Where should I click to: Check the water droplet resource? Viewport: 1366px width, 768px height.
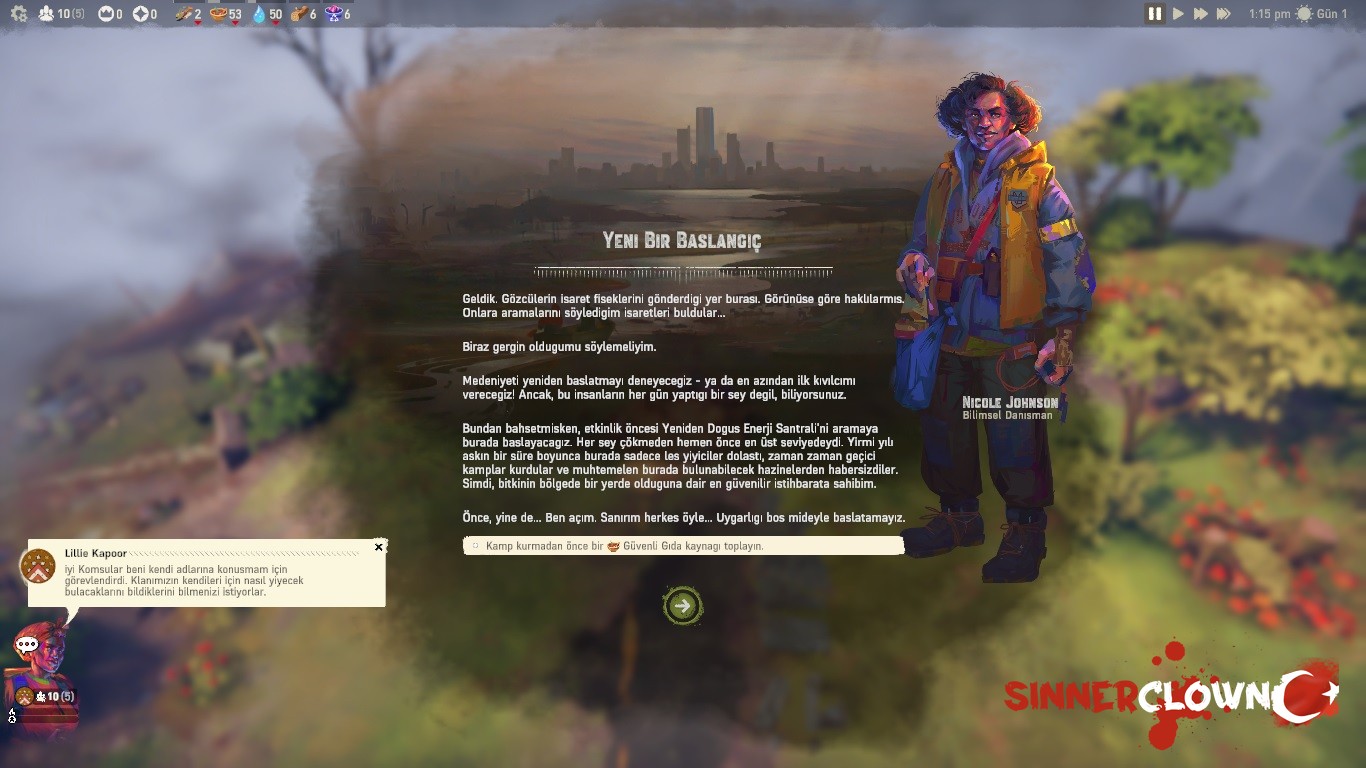pyautogui.click(x=260, y=14)
